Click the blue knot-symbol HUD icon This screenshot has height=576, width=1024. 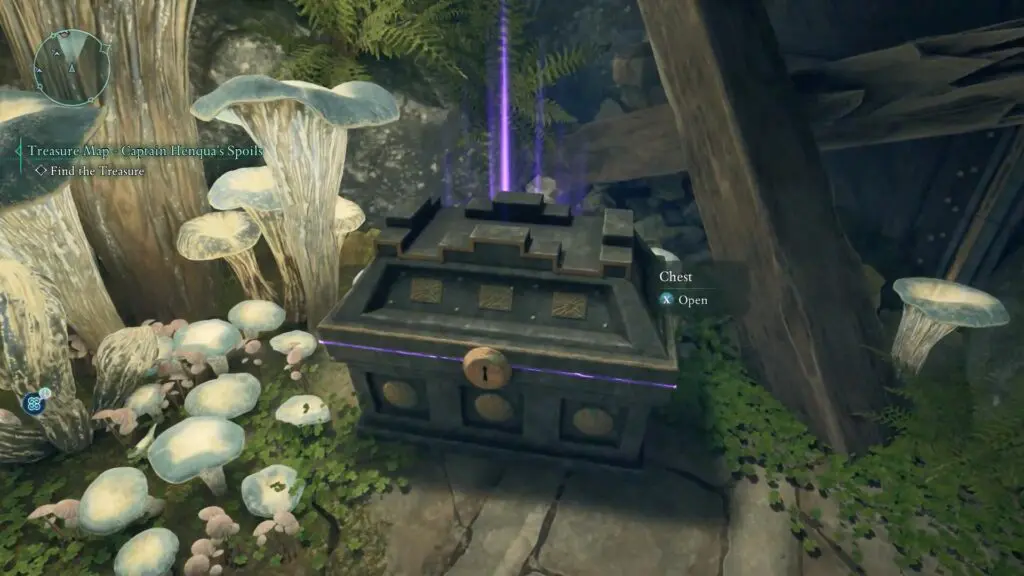click(x=35, y=404)
